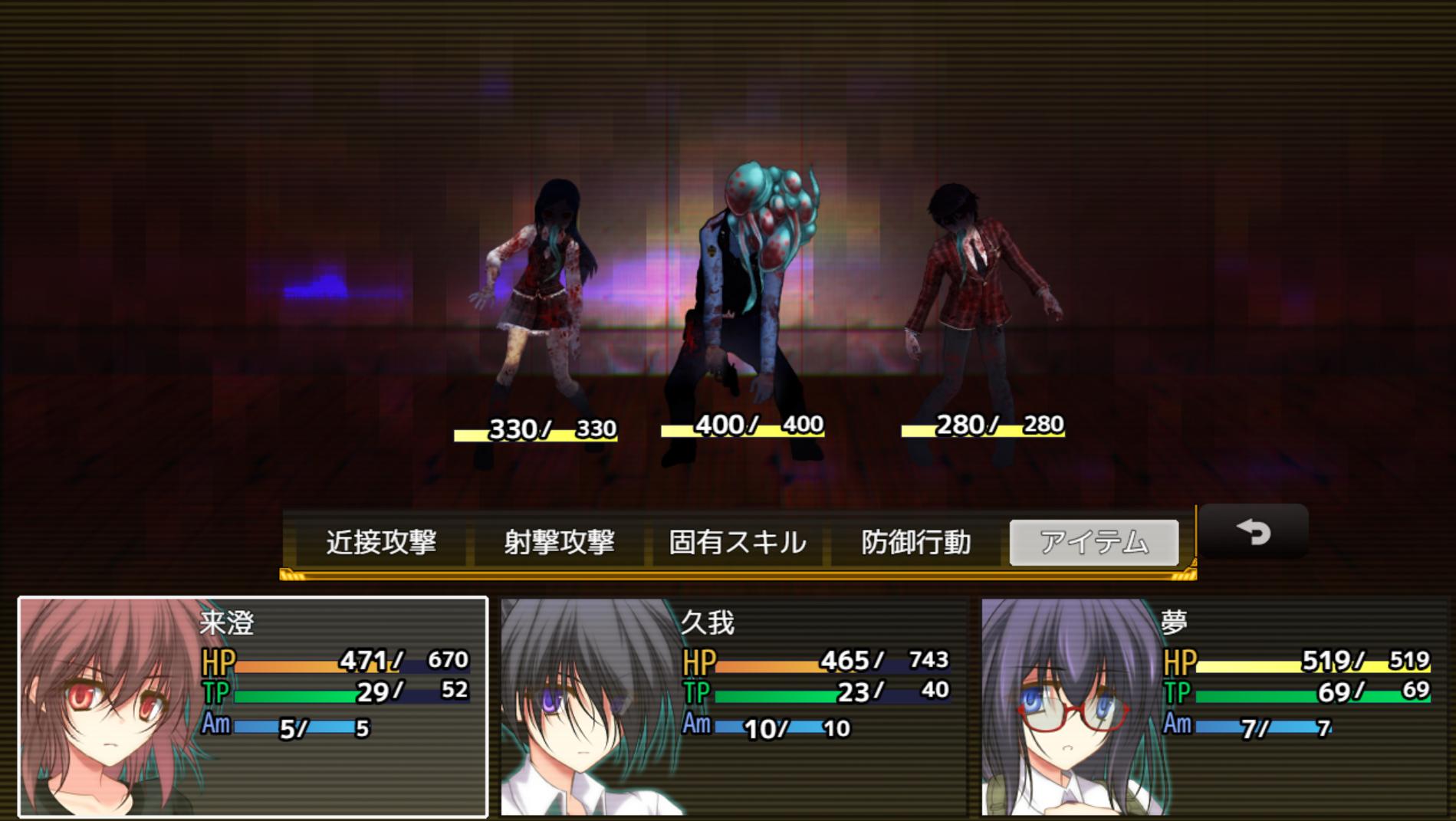Screen dimensions: 1456x821
Task: Choose the 近接攻撃 melee attack command
Action: pyautogui.click(x=381, y=542)
